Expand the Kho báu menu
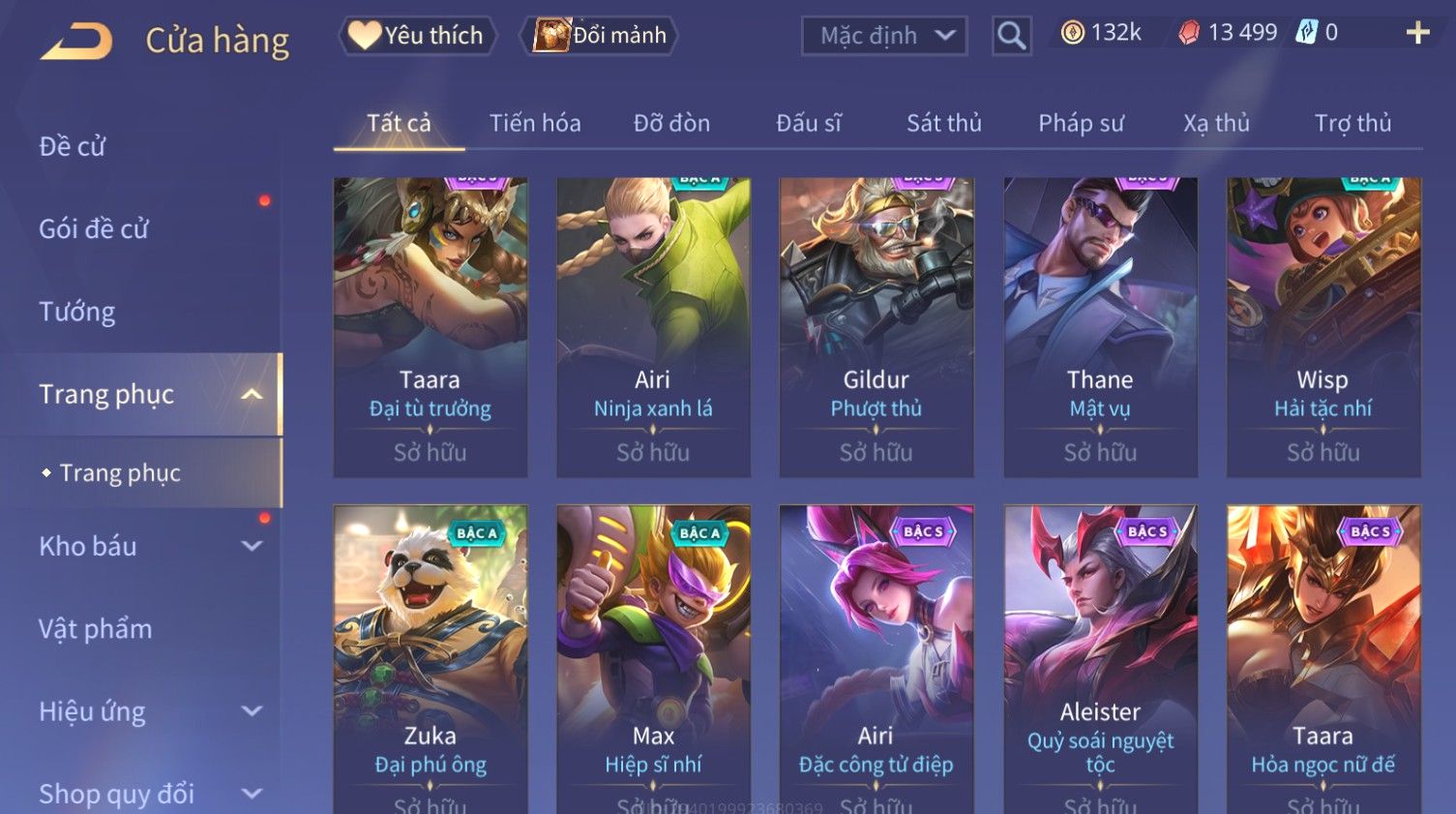 point(145,546)
